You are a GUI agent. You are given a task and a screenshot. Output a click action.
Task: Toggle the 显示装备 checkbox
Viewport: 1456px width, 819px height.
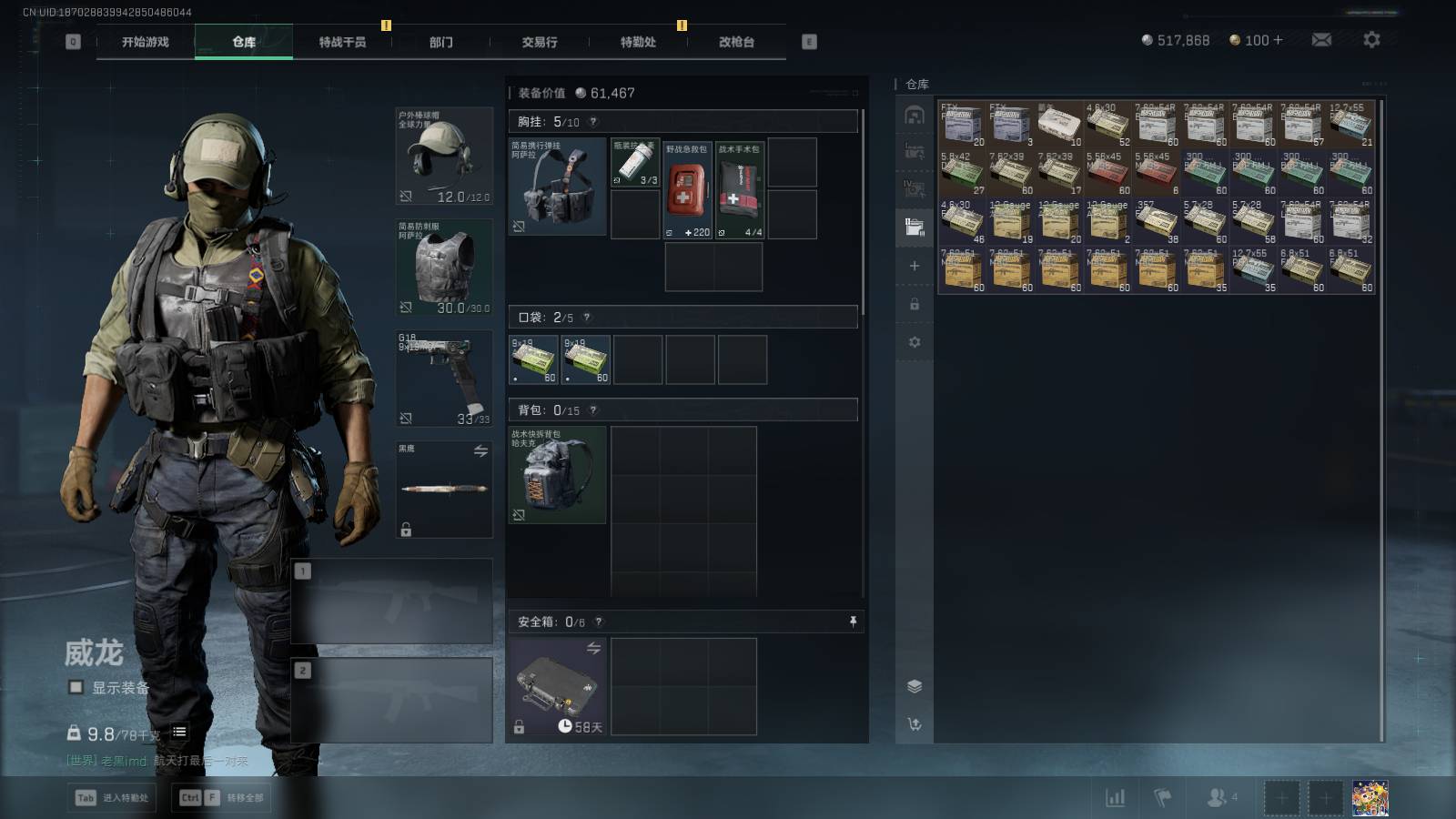[76, 688]
